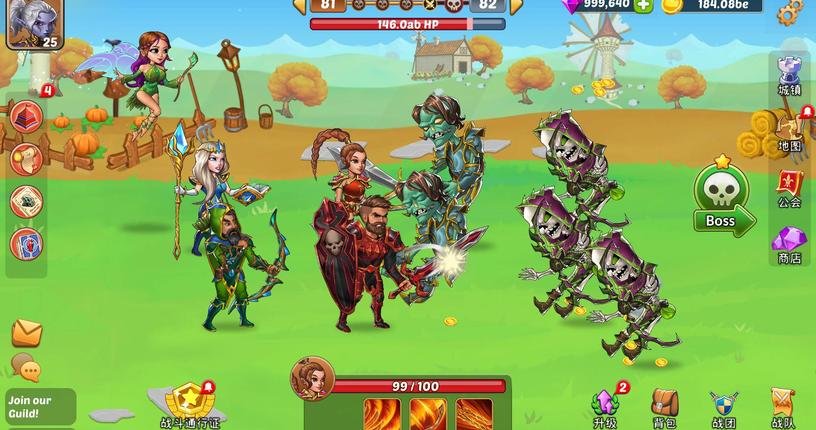816x430 pixels.
Task: Open the battle pass (战斗通行证)
Action: (x=189, y=405)
